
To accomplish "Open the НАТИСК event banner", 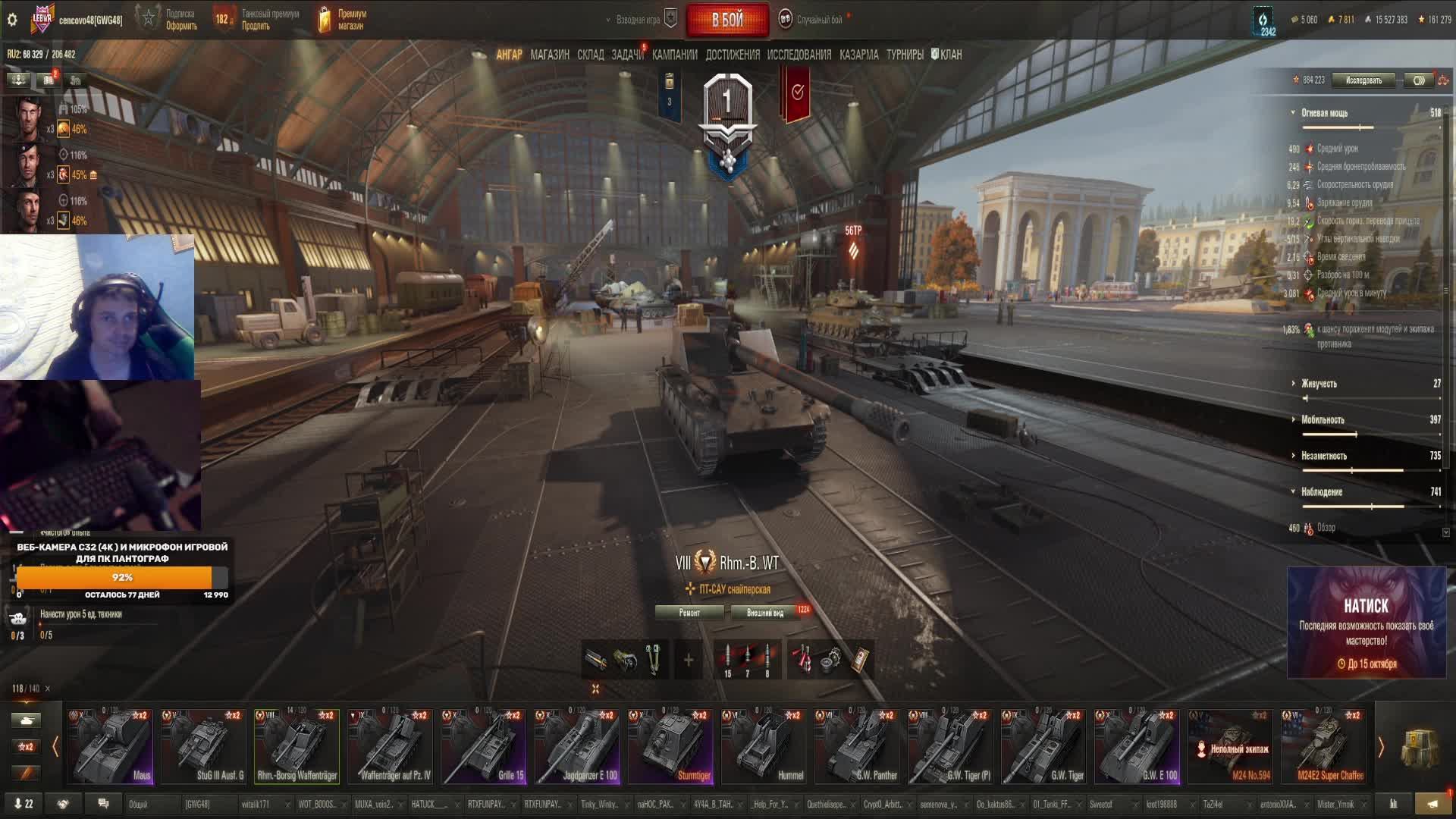I will (1366, 623).
